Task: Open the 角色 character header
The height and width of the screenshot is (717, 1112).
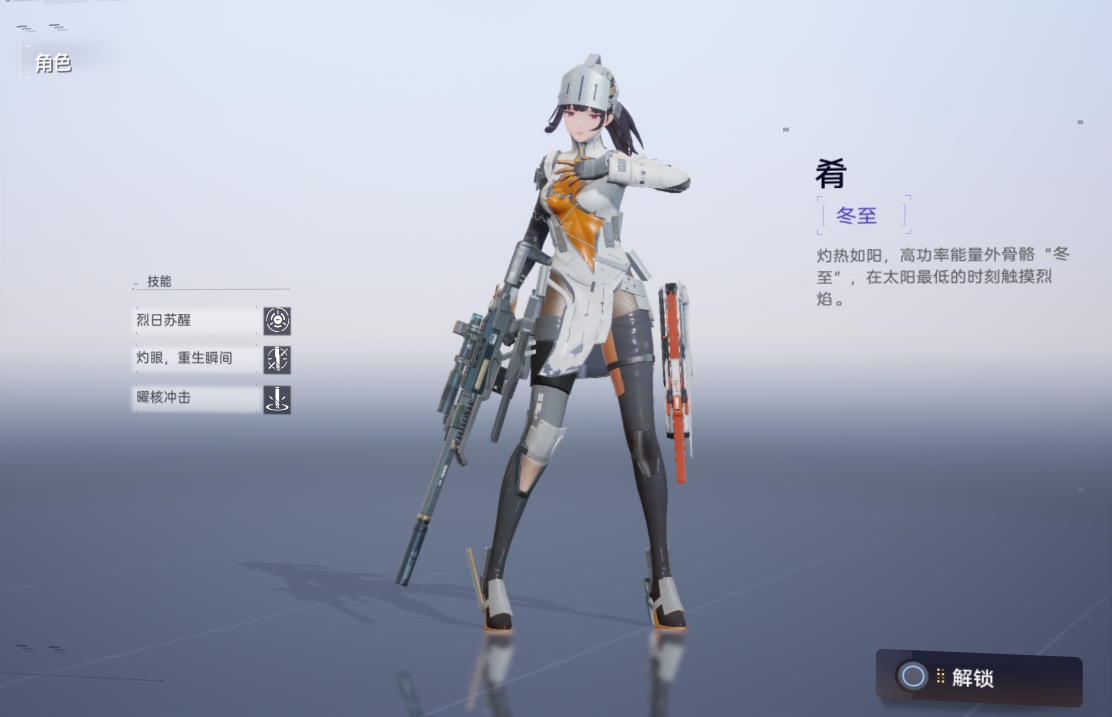Action: tap(53, 64)
